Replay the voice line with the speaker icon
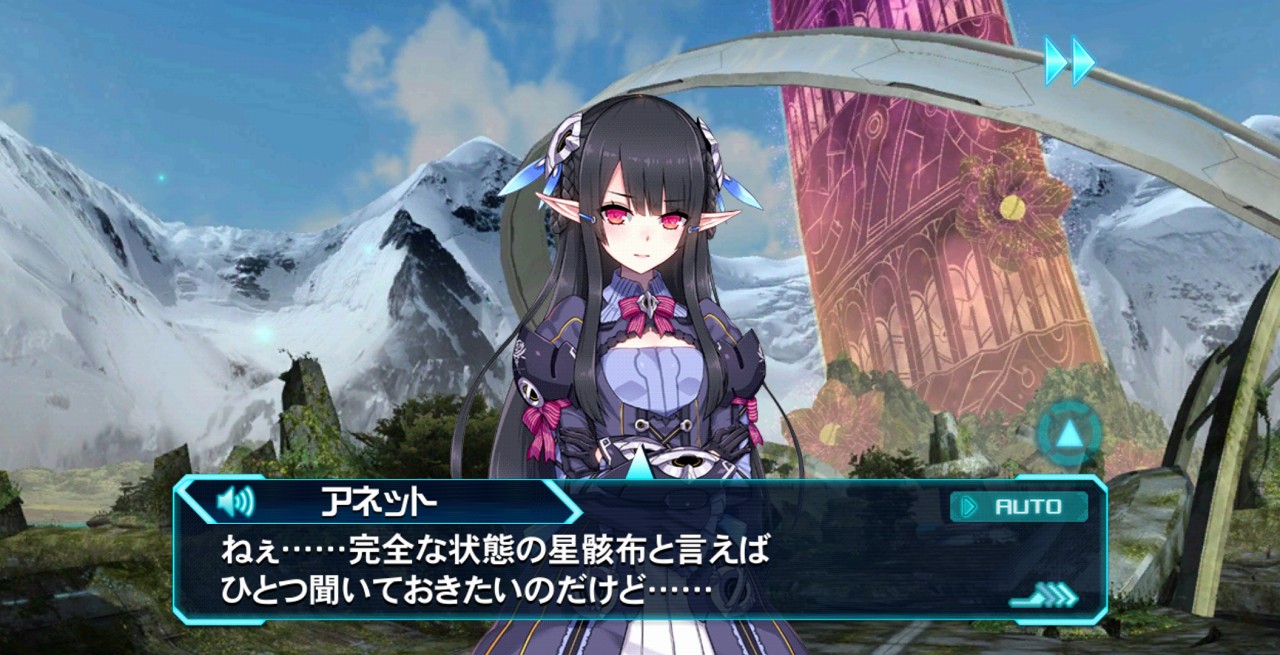 point(236,500)
